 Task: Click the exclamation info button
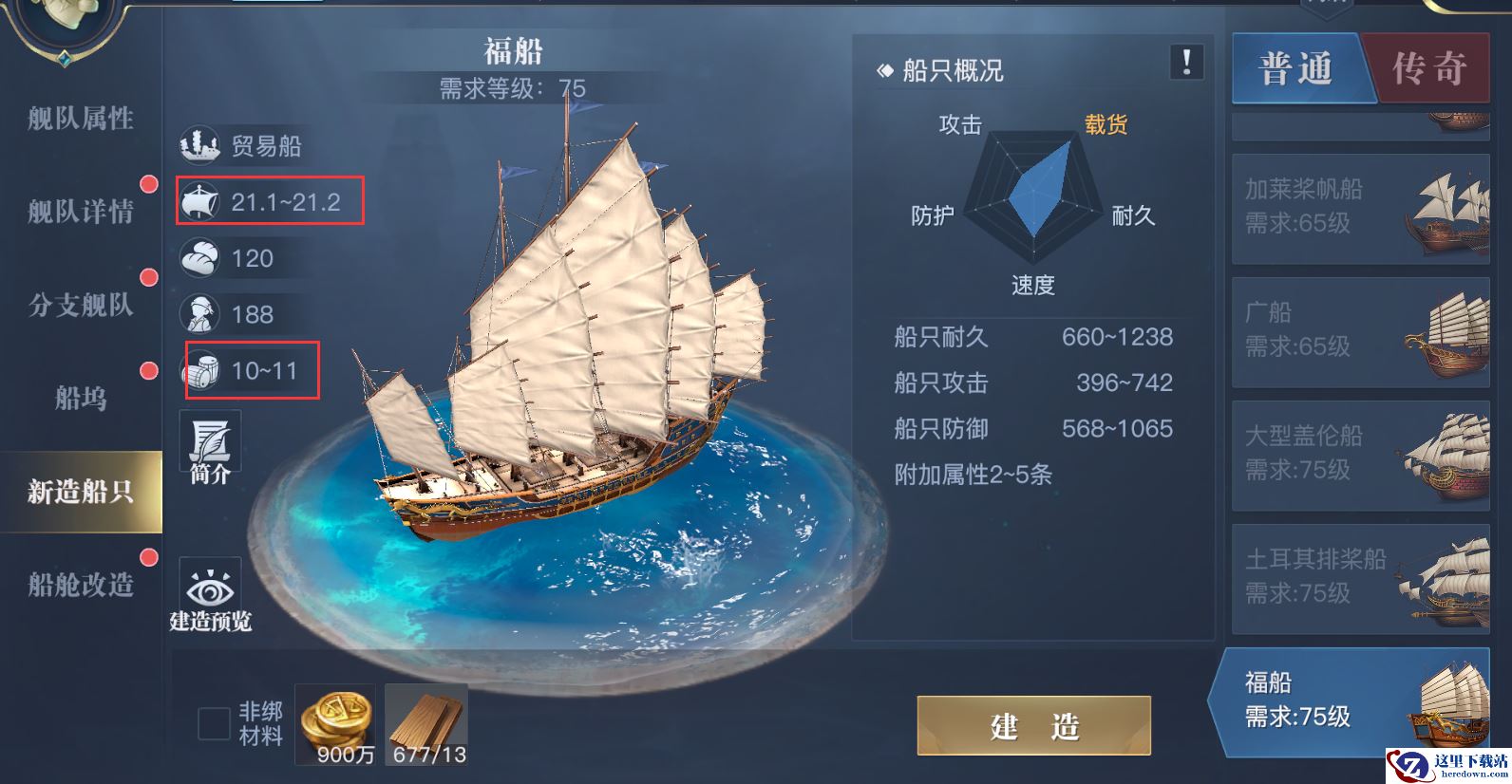click(1186, 63)
